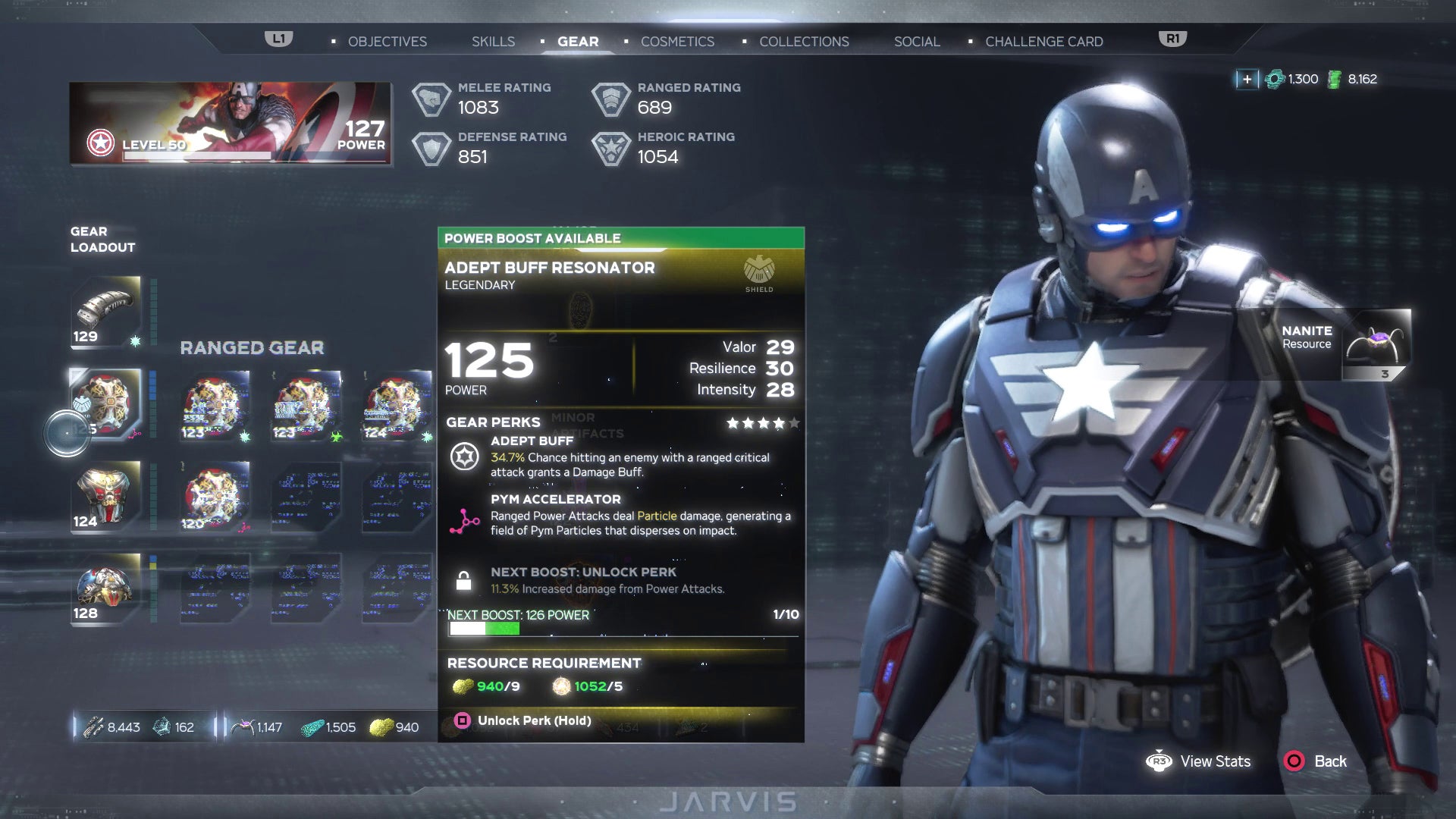
Task: Show the Collections tab
Action: click(804, 42)
